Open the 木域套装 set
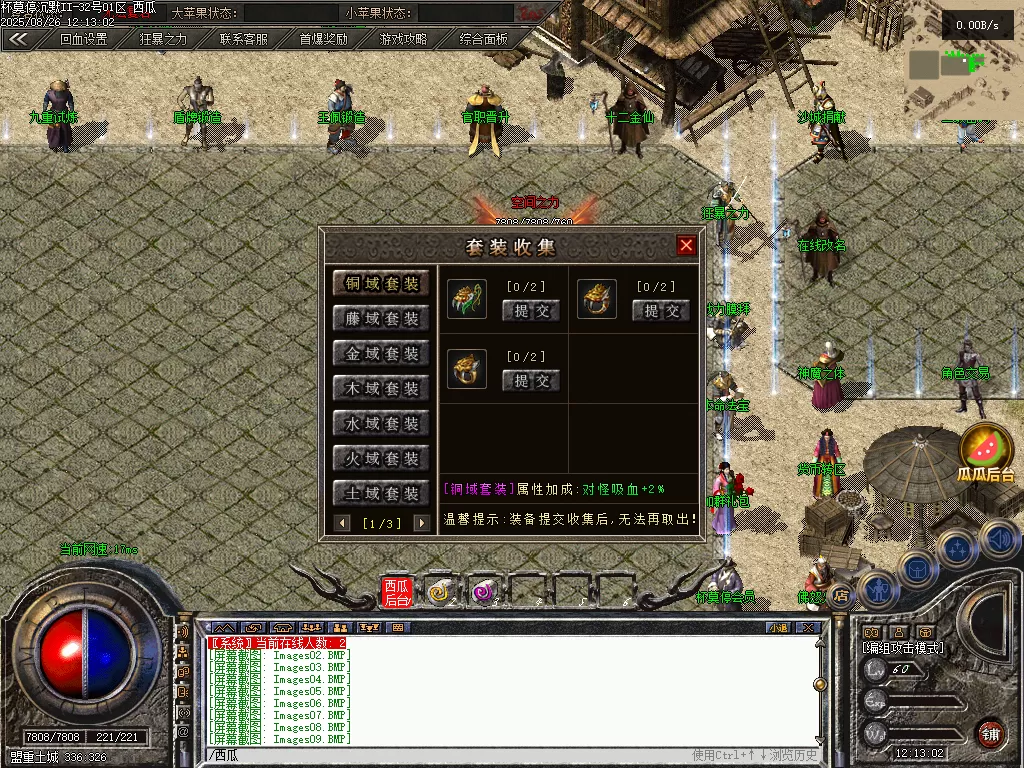Image resolution: width=1024 pixels, height=768 pixels. (381, 389)
